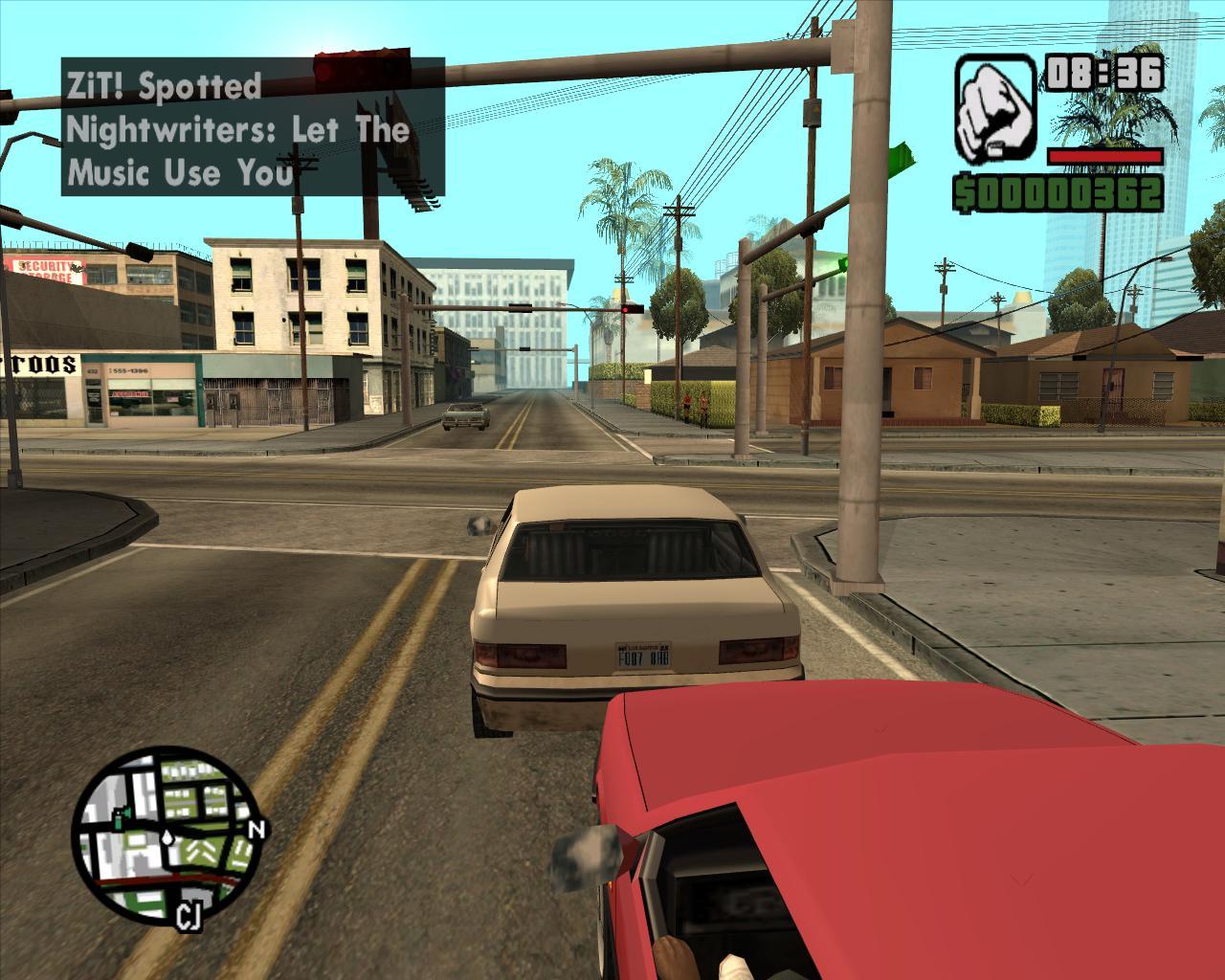Click the north N marker on radar

click(256, 830)
